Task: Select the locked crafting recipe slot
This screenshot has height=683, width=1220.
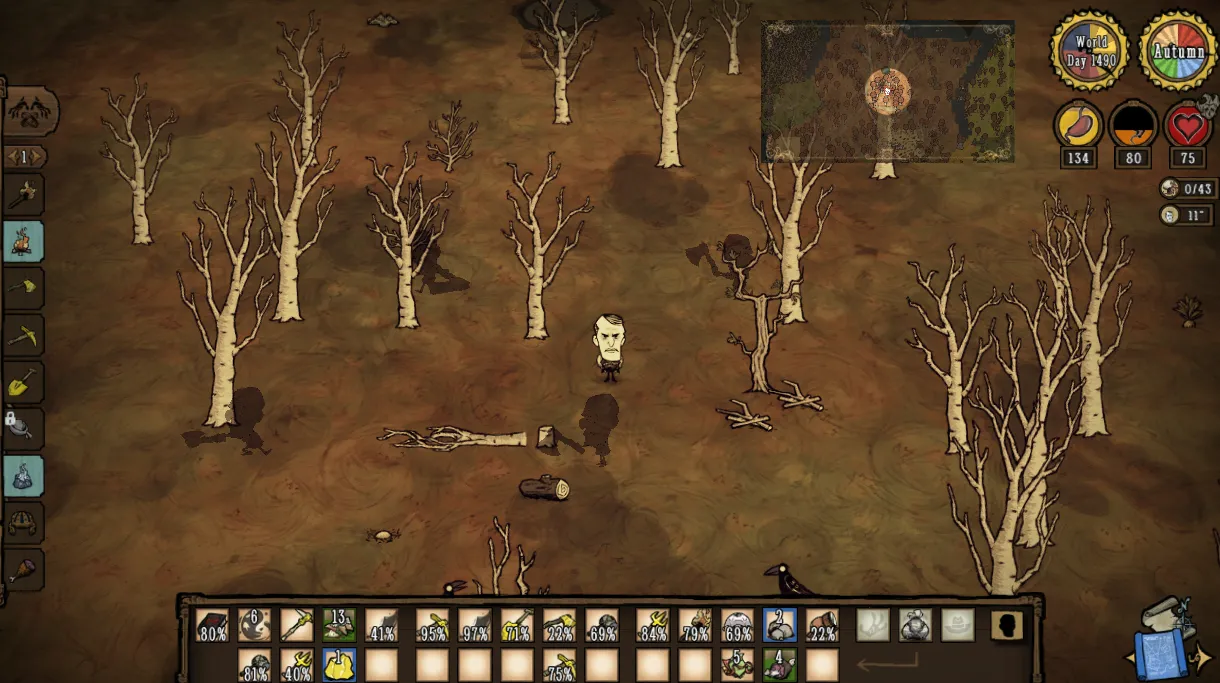Action: pyautogui.click(x=23, y=428)
